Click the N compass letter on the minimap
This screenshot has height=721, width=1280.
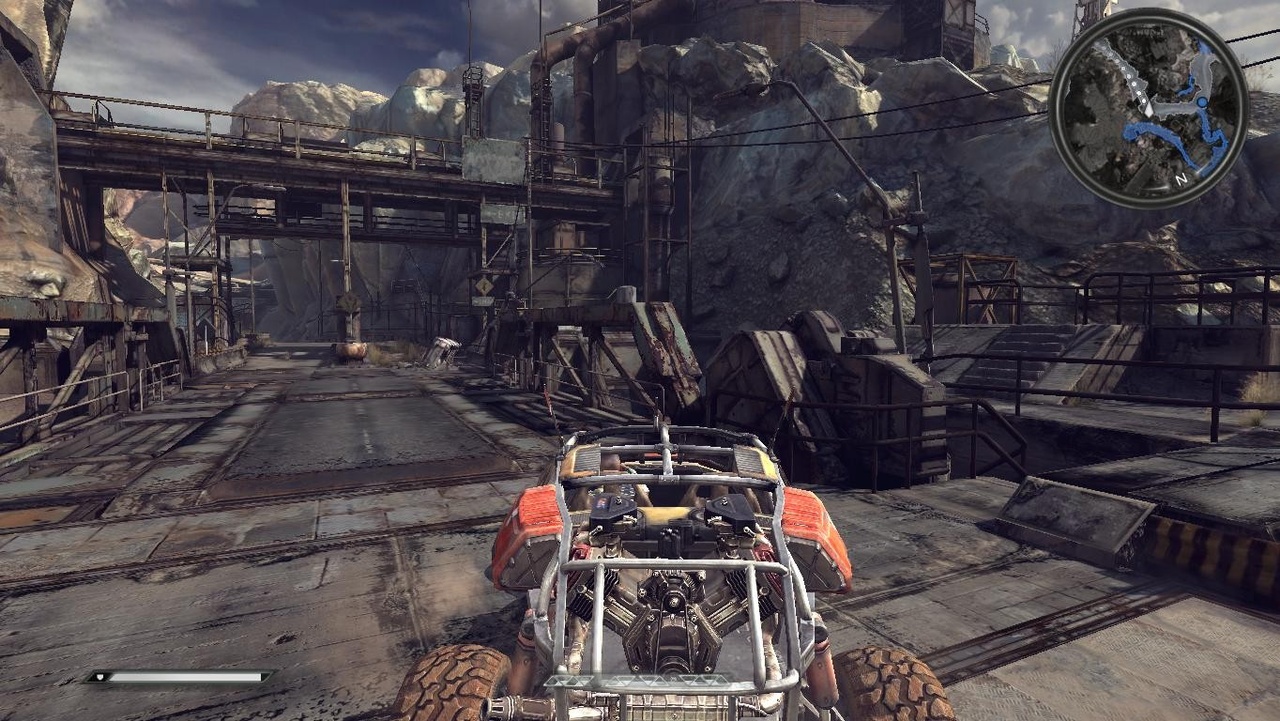[1180, 178]
